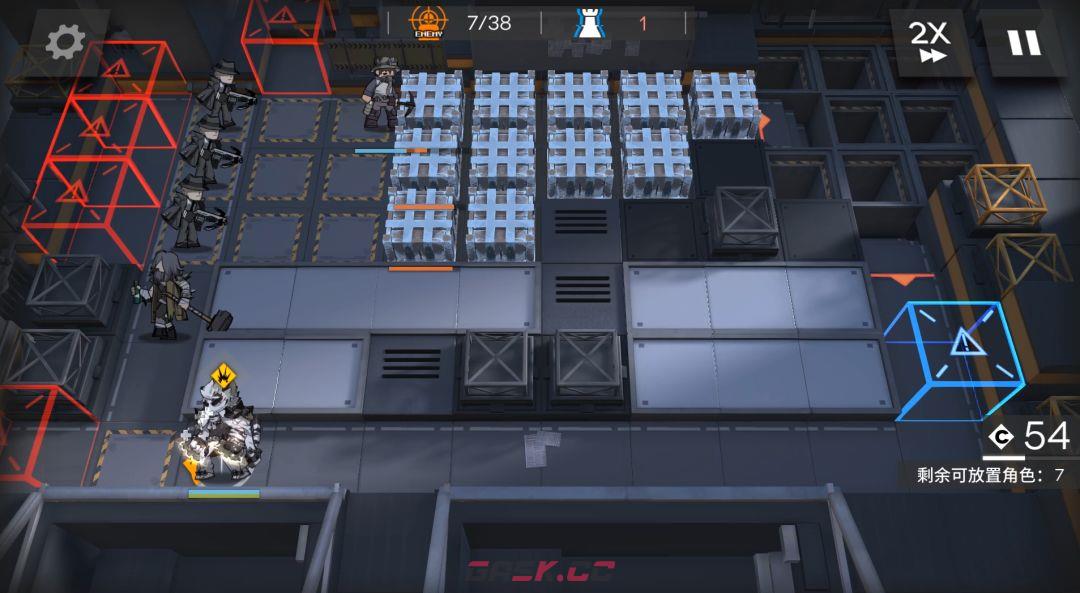Pause the battle
The height and width of the screenshot is (593, 1080).
coord(1023,42)
